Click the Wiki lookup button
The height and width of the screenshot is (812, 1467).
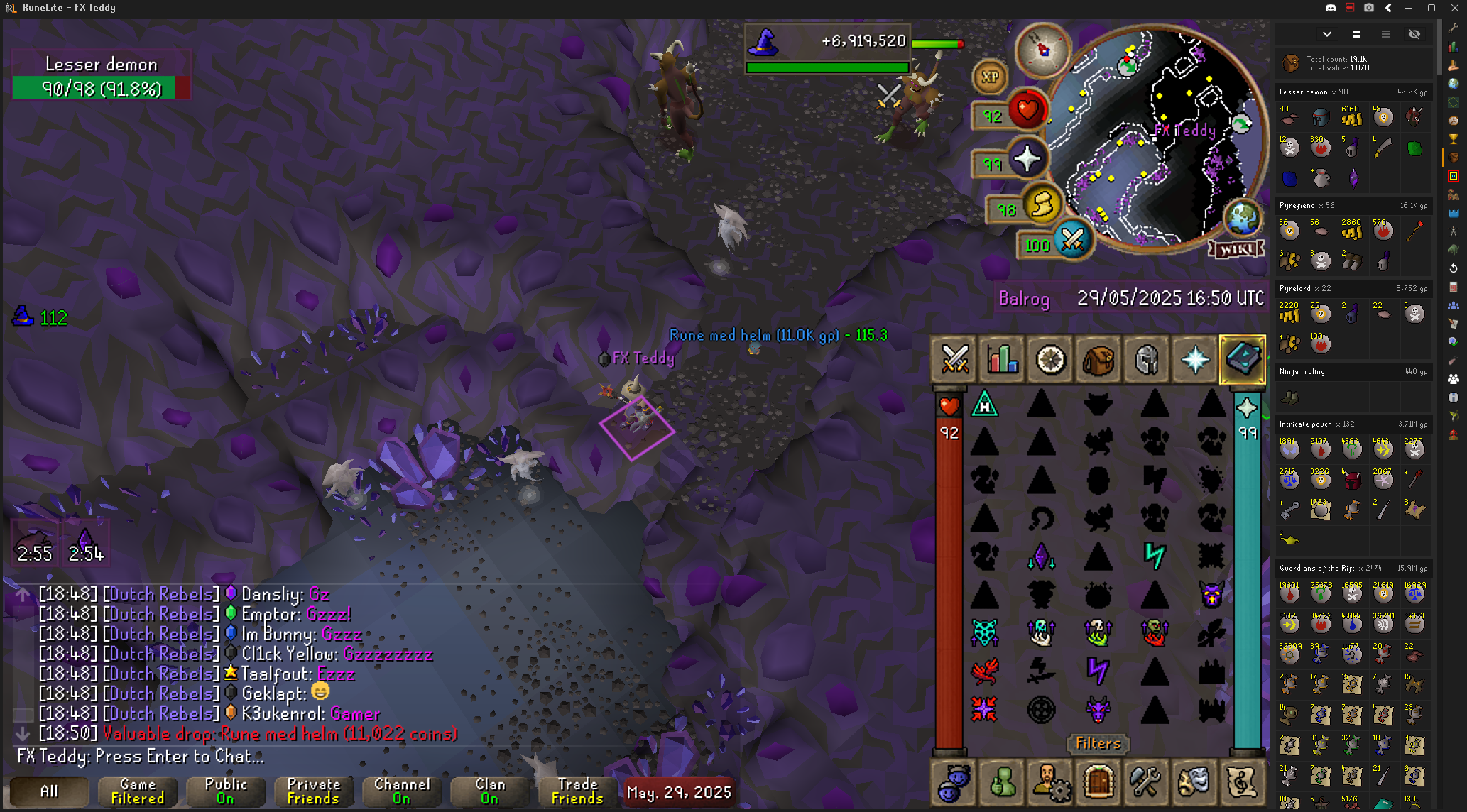(1236, 249)
